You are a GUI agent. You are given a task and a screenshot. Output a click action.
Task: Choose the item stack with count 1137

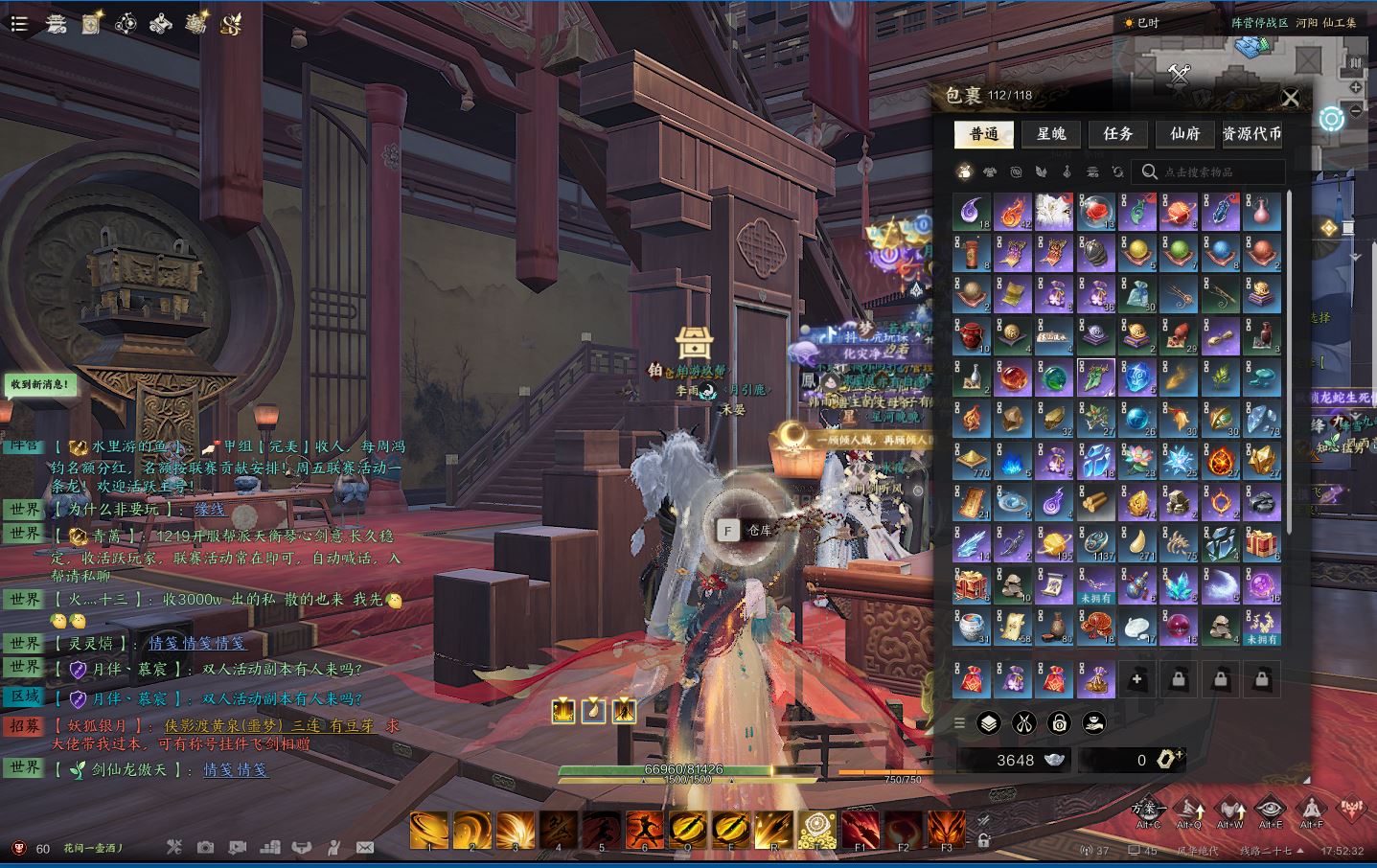tap(1095, 544)
